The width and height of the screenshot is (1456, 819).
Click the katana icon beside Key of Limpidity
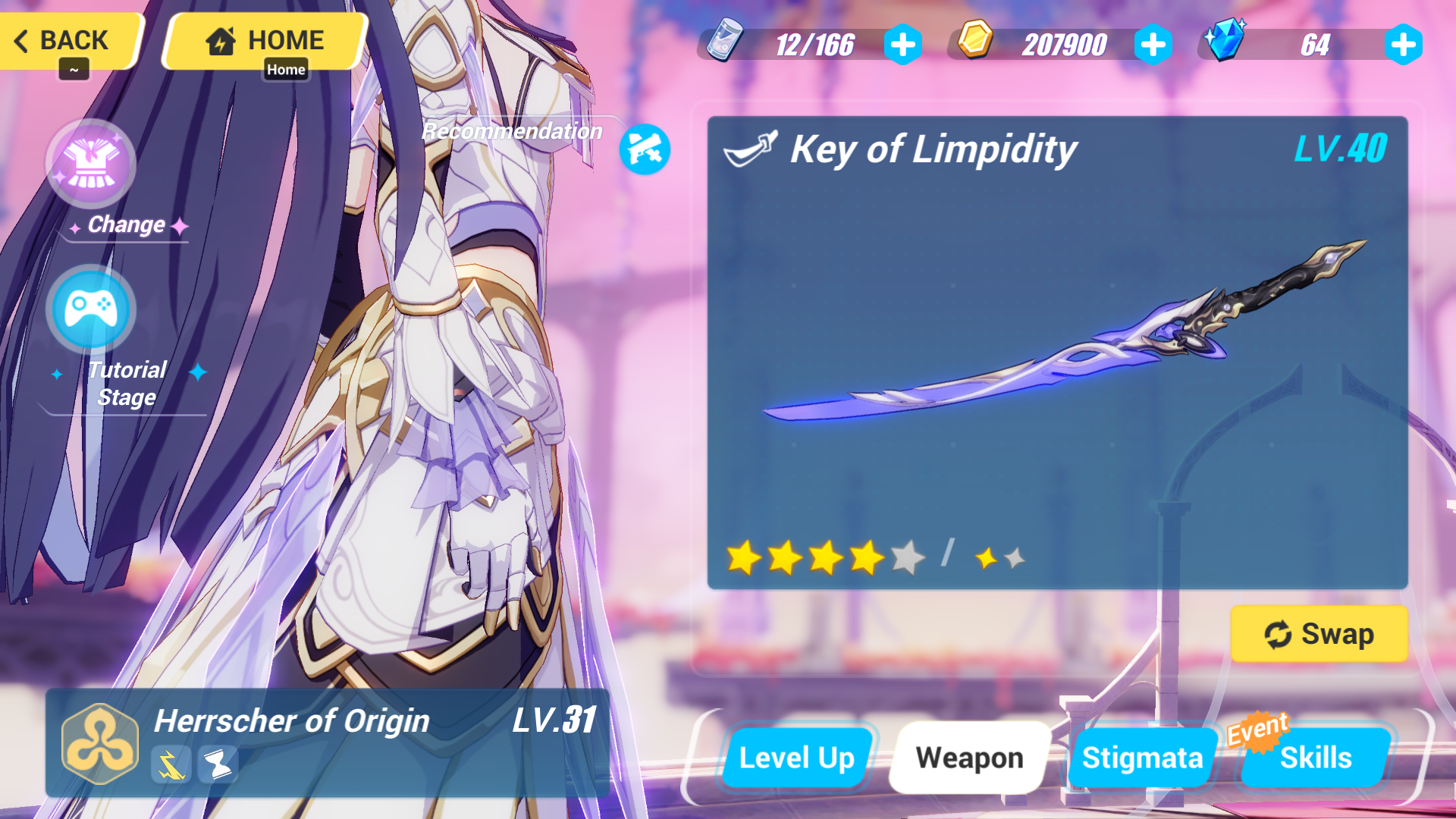tap(752, 149)
